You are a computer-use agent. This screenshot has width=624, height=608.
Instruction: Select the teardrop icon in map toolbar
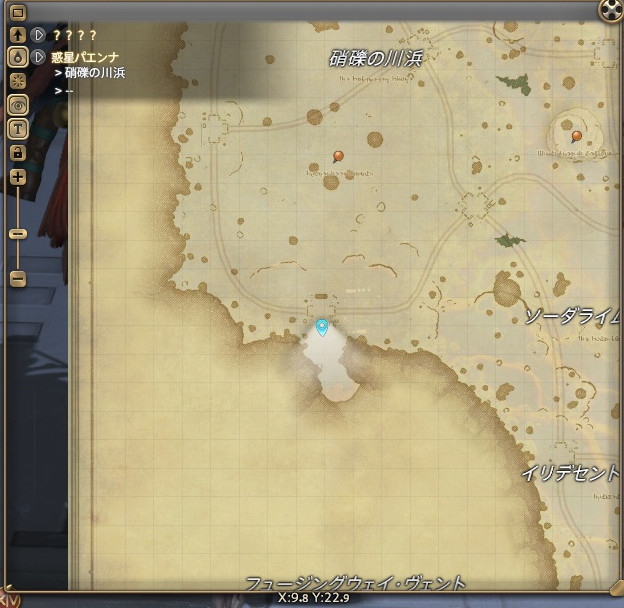pyautogui.click(x=17, y=58)
